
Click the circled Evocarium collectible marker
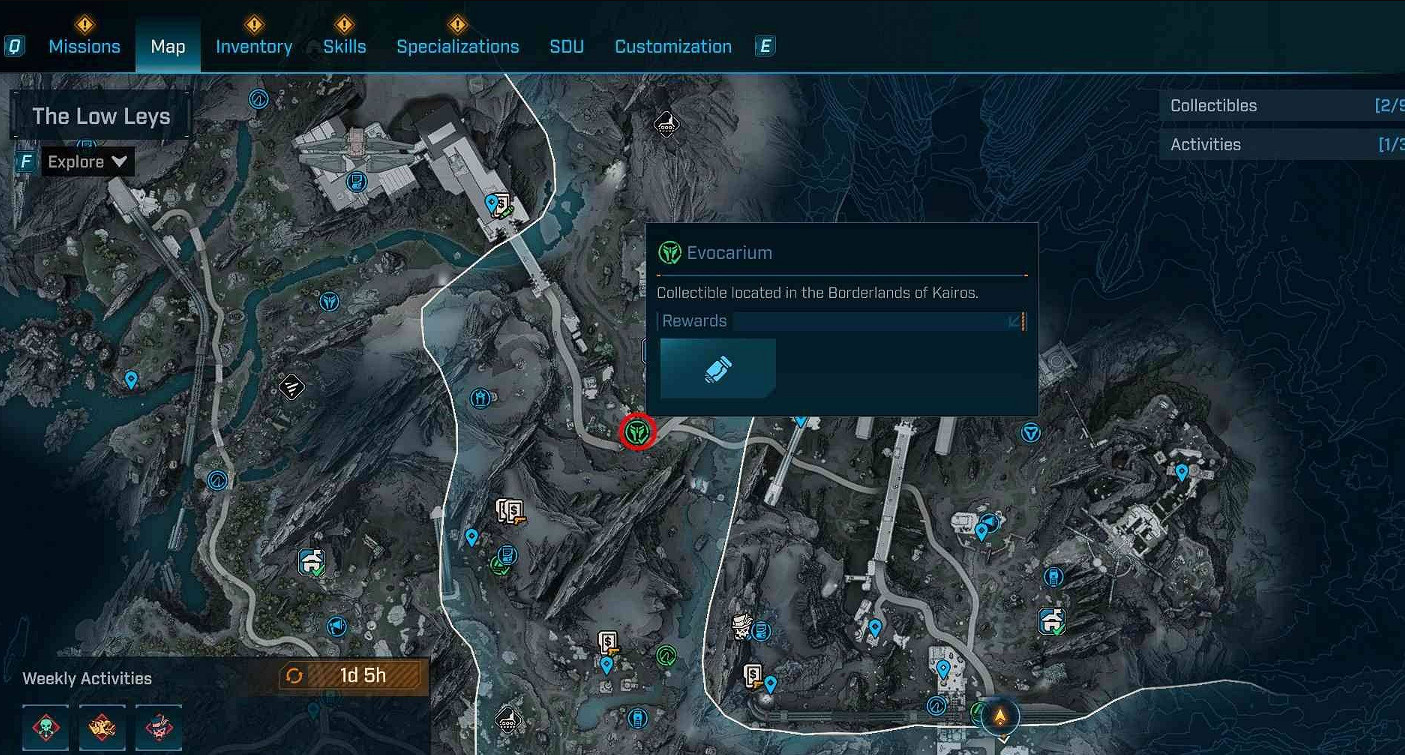click(x=638, y=432)
